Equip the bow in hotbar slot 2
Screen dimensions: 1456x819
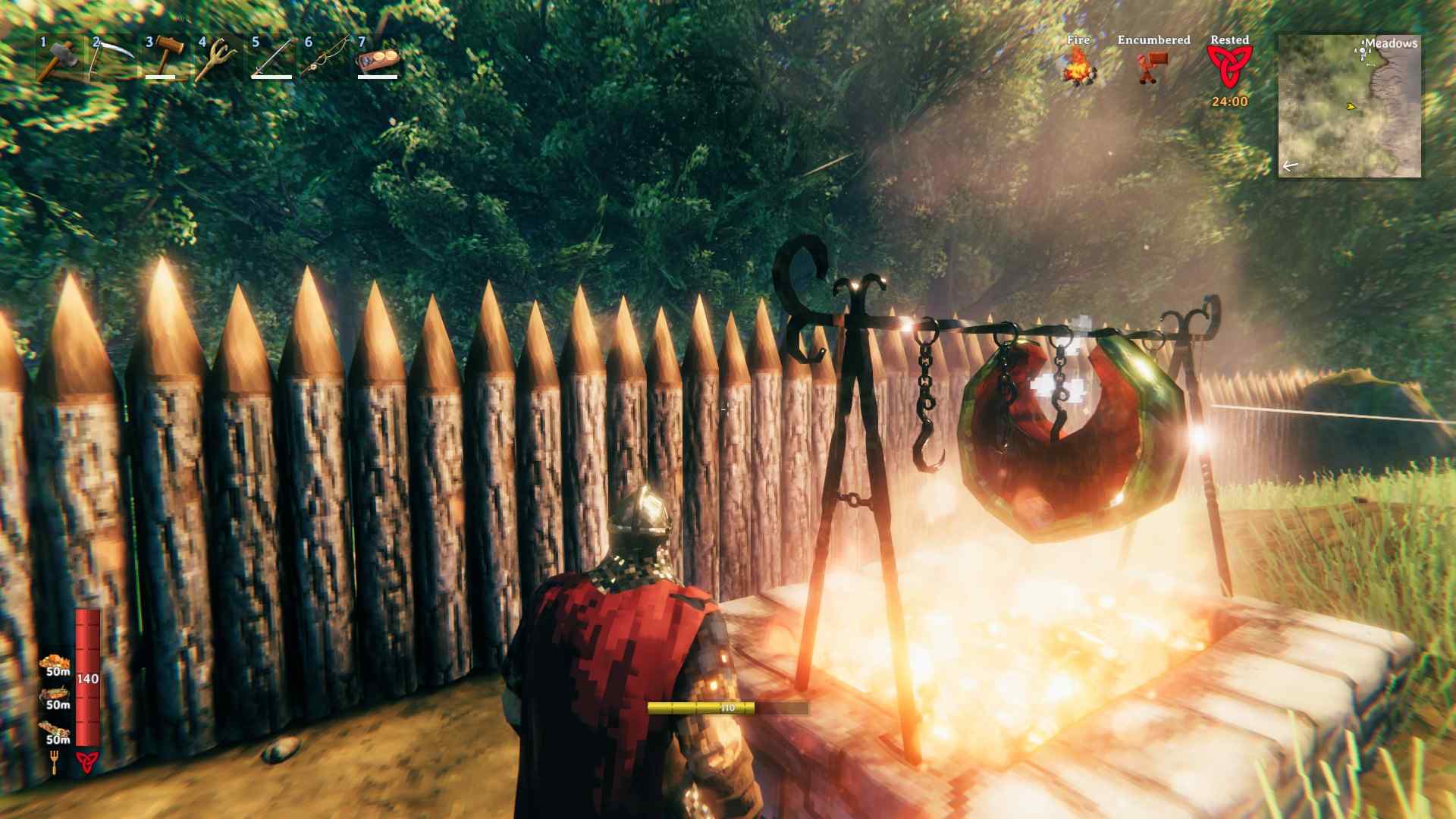(x=111, y=58)
